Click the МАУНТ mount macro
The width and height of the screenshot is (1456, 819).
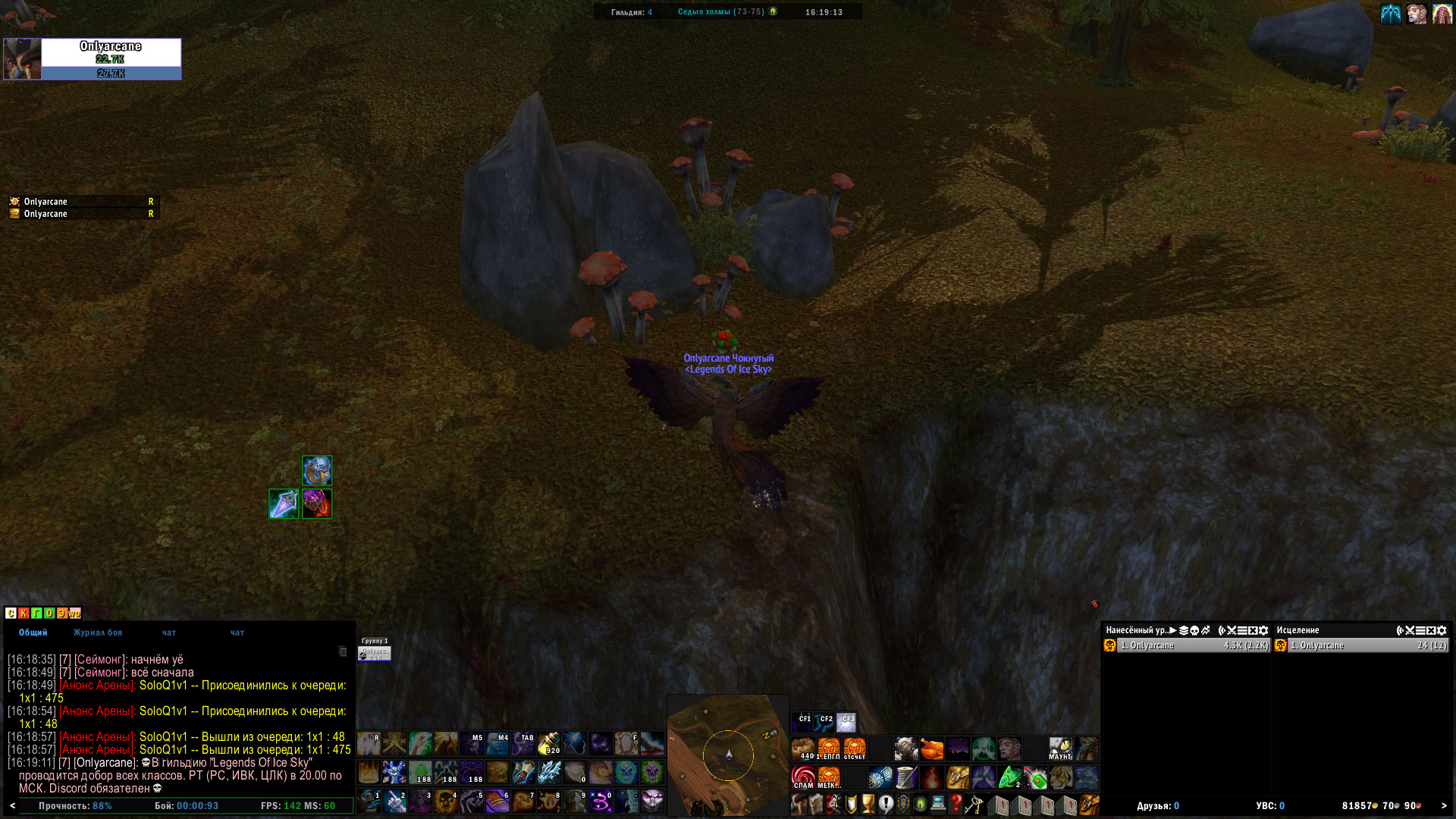pos(1060,748)
